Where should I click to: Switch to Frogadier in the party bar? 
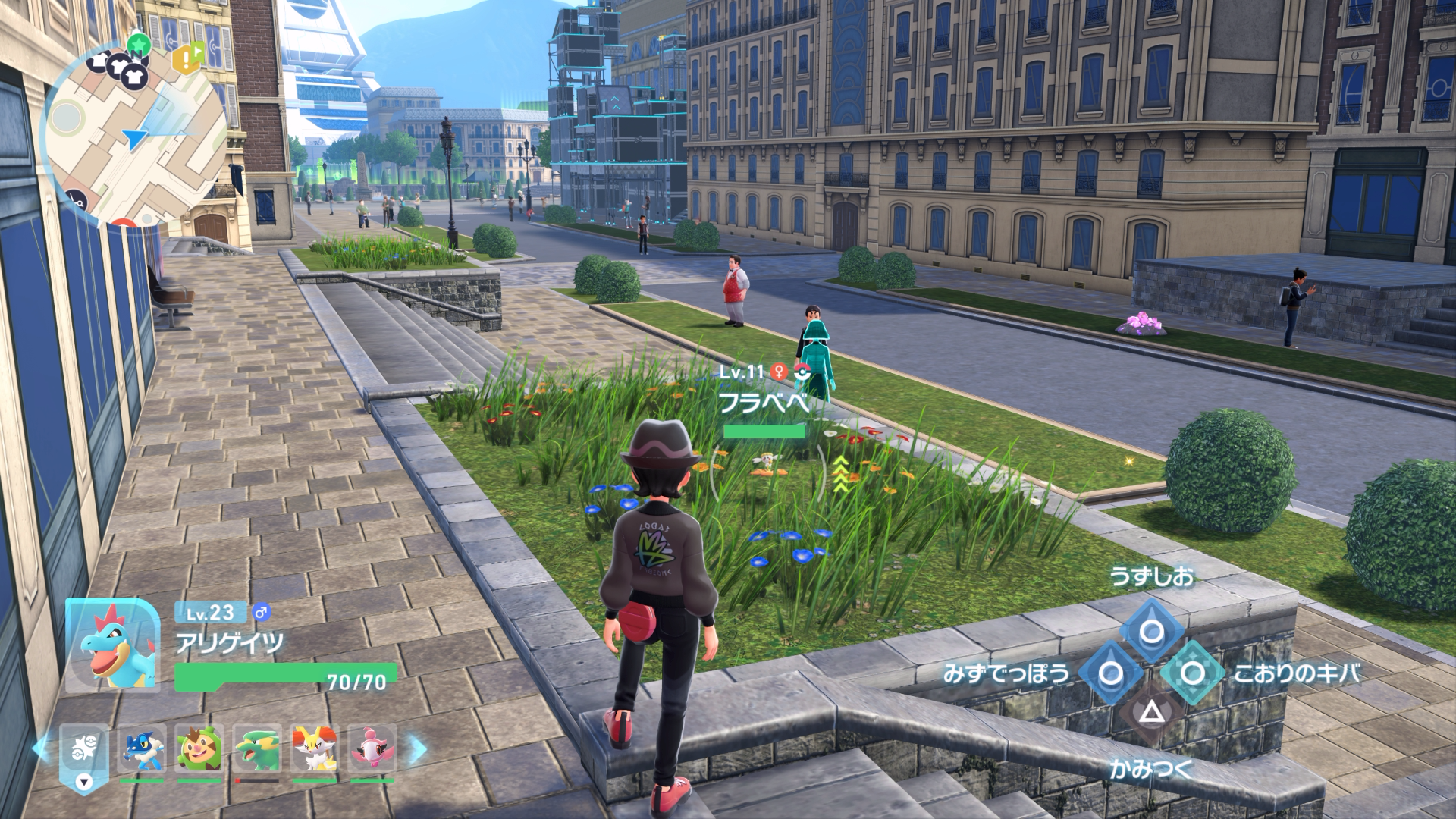[142, 750]
